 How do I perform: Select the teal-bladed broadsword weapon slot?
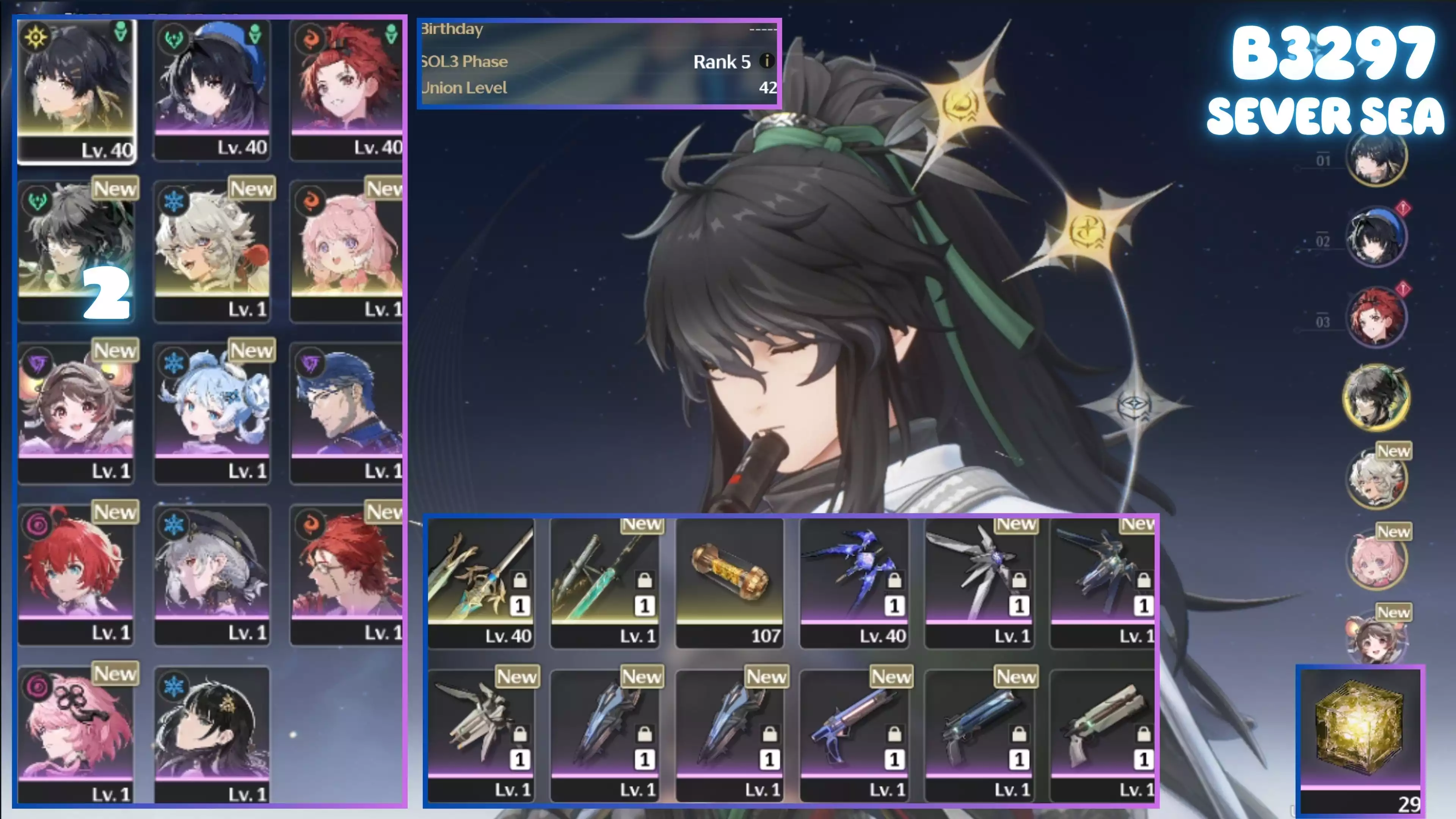(x=605, y=582)
